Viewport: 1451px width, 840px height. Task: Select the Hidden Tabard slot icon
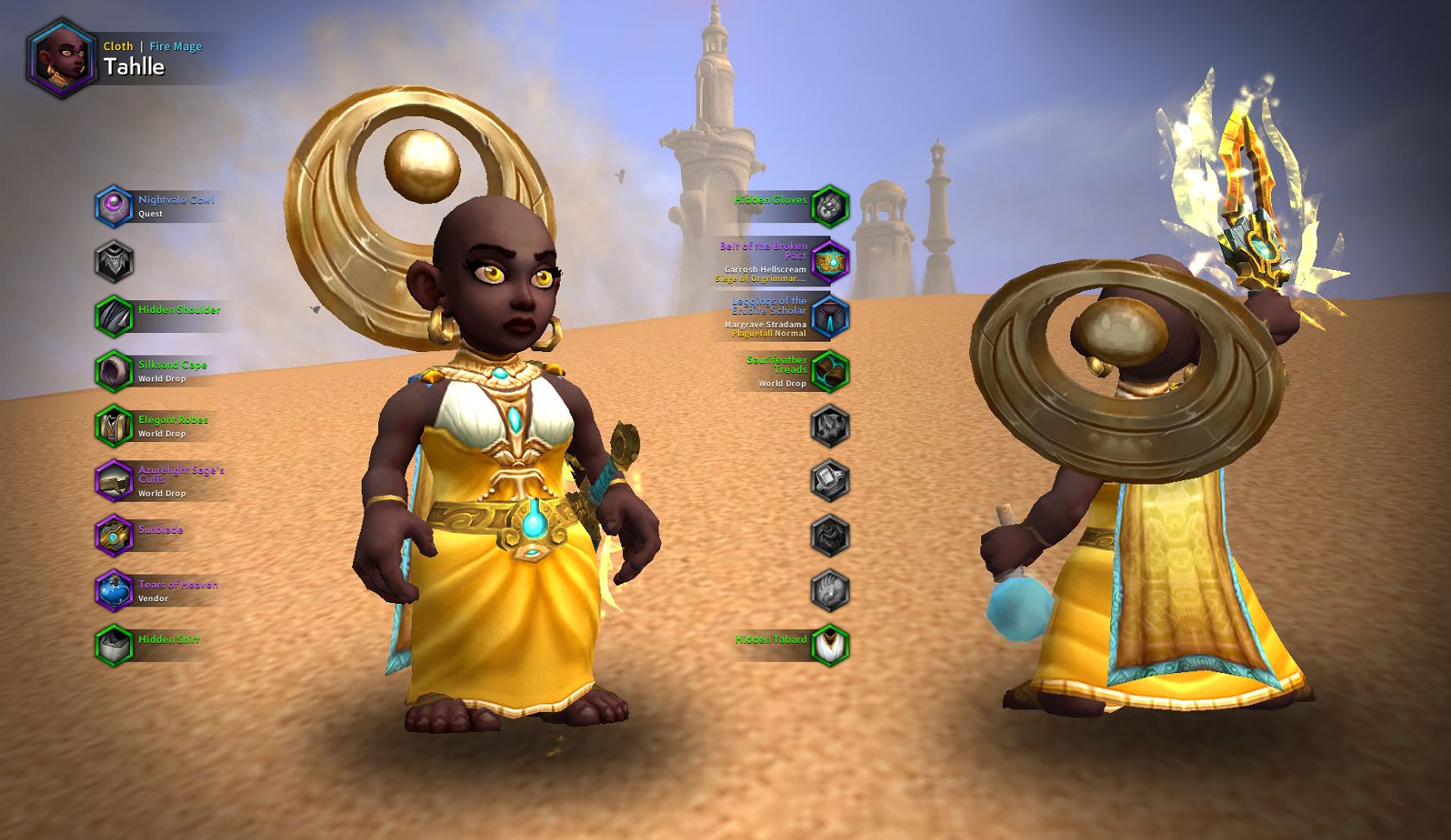[x=831, y=645]
